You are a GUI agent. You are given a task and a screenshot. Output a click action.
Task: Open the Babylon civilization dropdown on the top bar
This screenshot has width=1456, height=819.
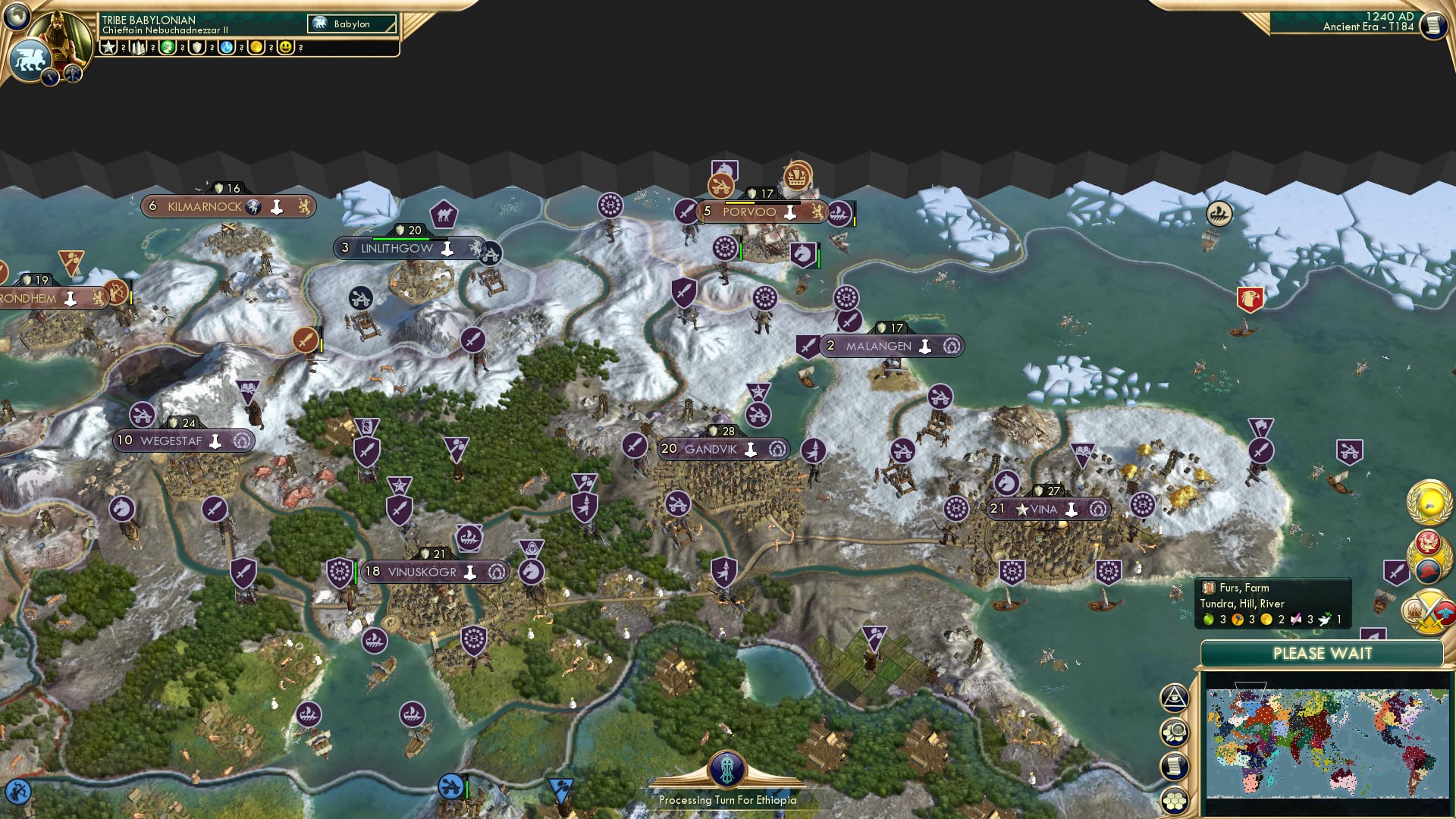coord(351,24)
